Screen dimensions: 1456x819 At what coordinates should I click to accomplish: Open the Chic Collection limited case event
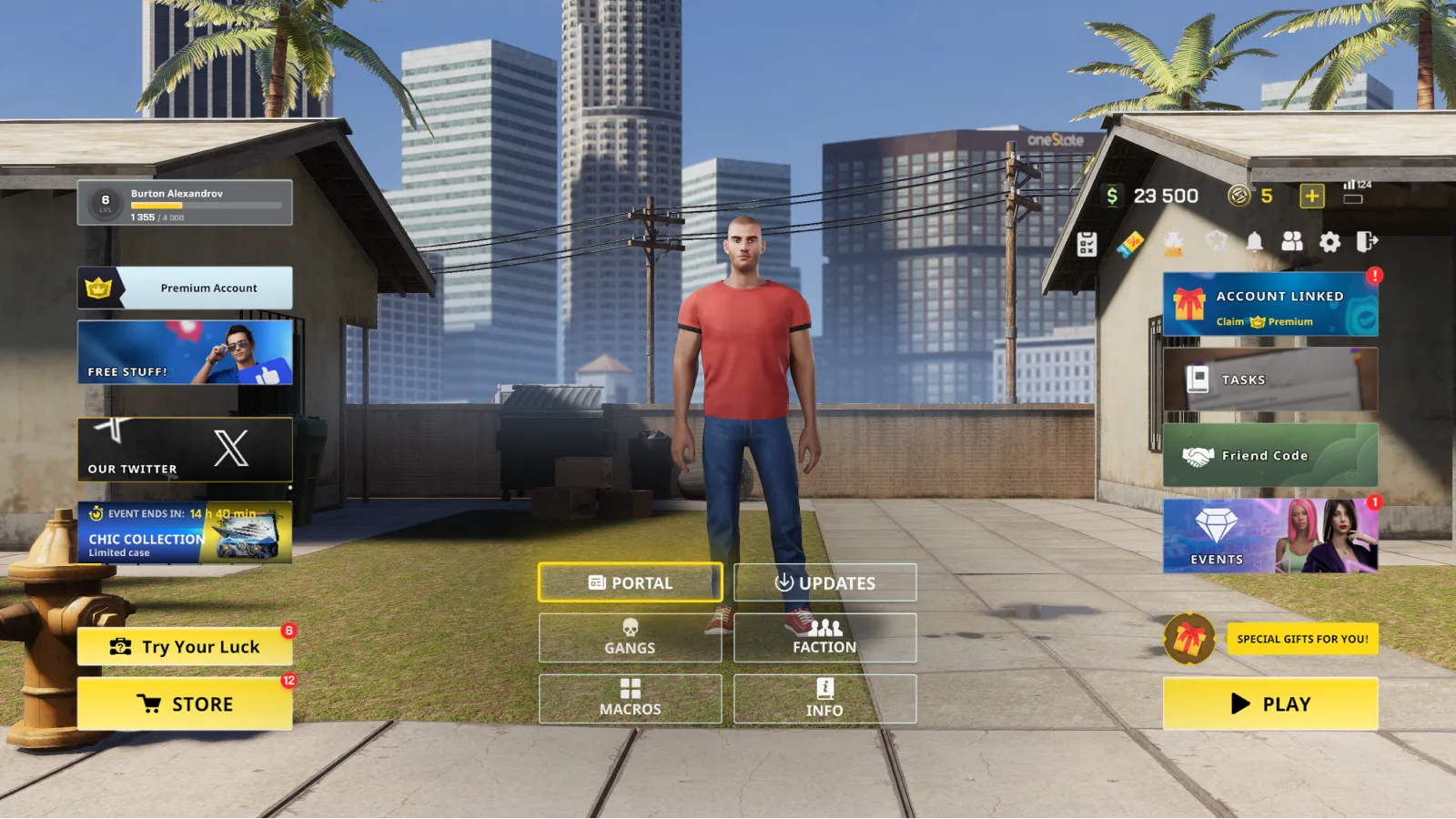(185, 532)
